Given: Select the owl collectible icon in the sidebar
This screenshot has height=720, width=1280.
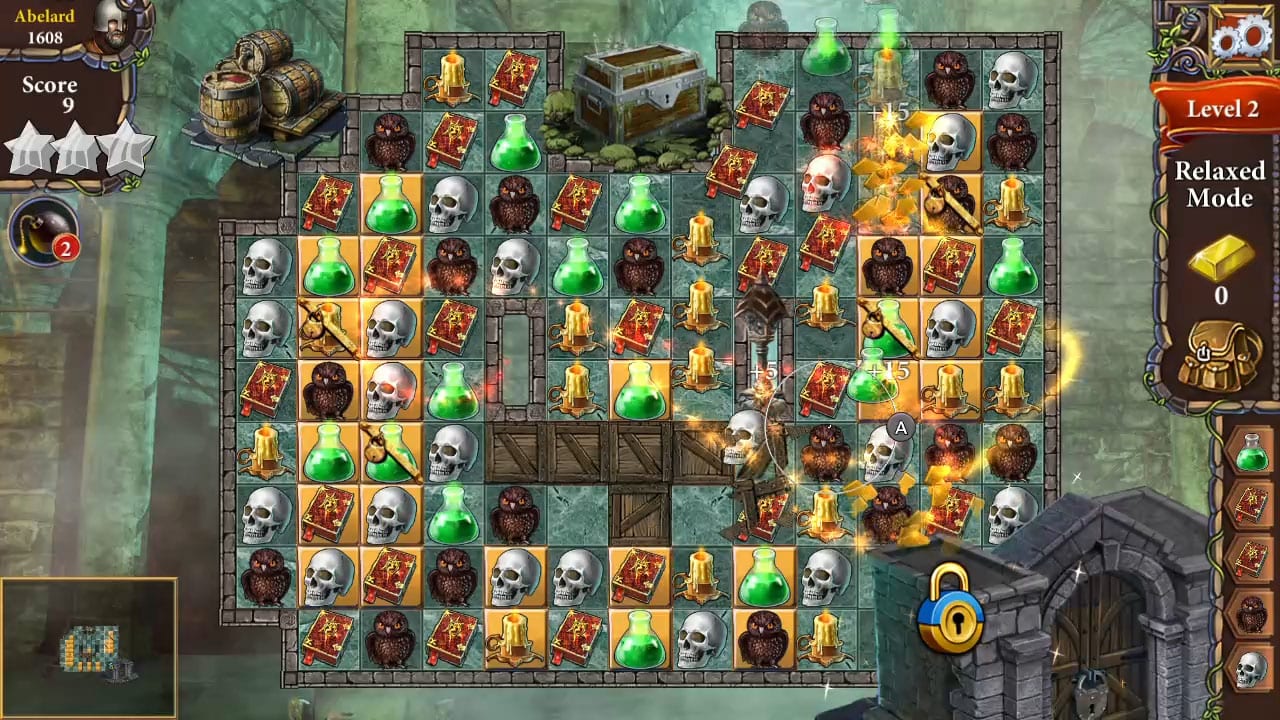Looking at the screenshot, I should coord(1251,610).
